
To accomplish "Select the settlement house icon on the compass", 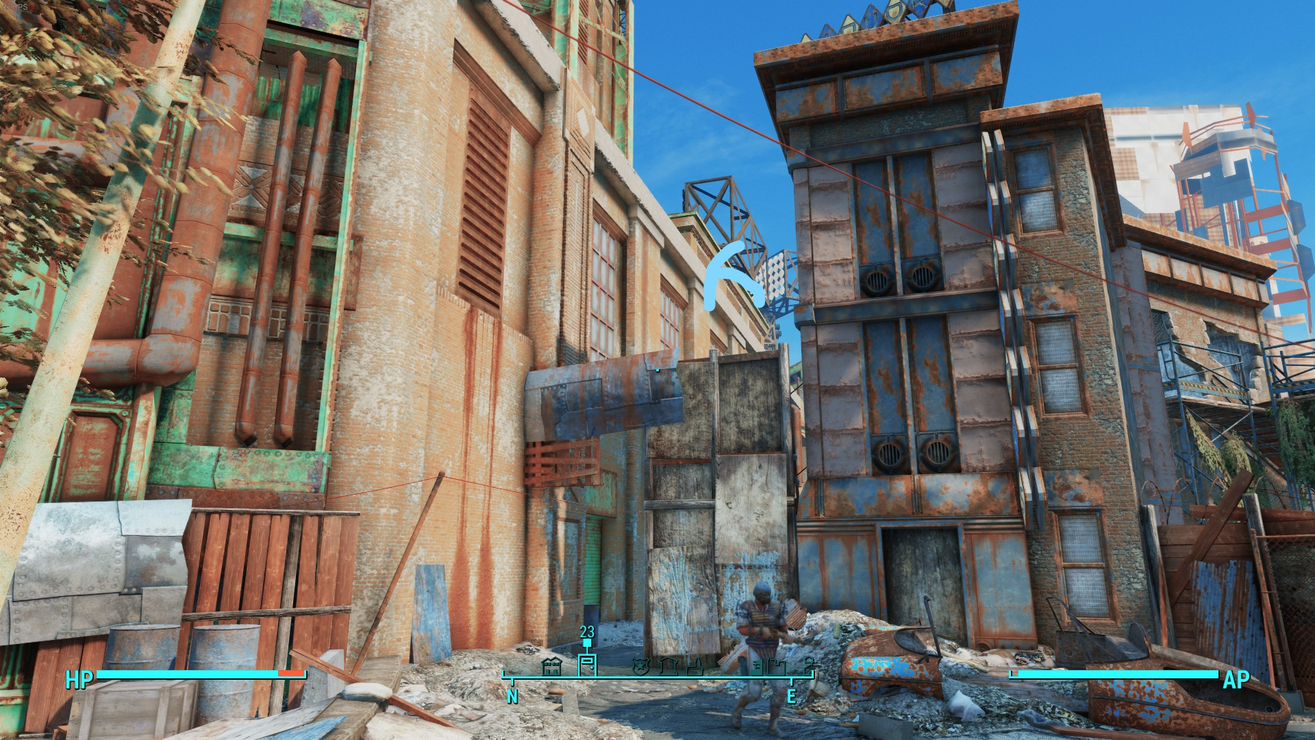I will coord(552,665).
